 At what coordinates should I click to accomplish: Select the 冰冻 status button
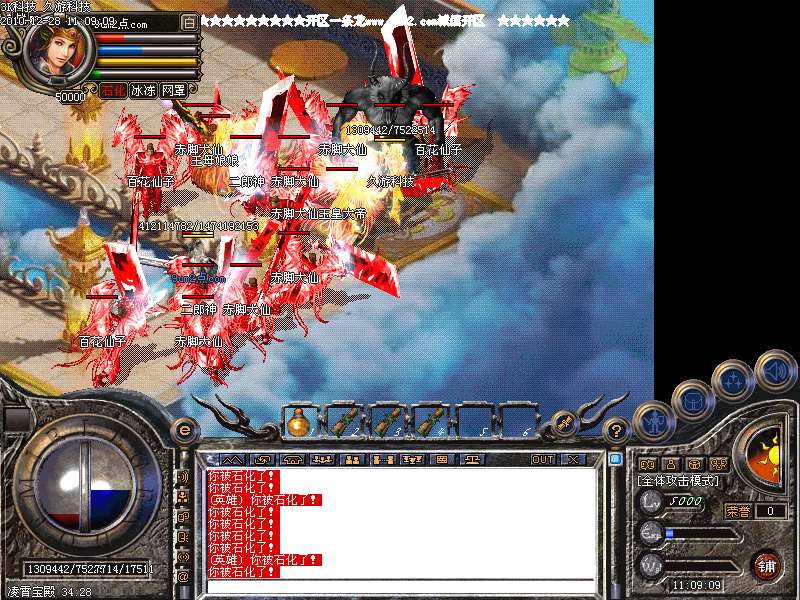point(143,90)
